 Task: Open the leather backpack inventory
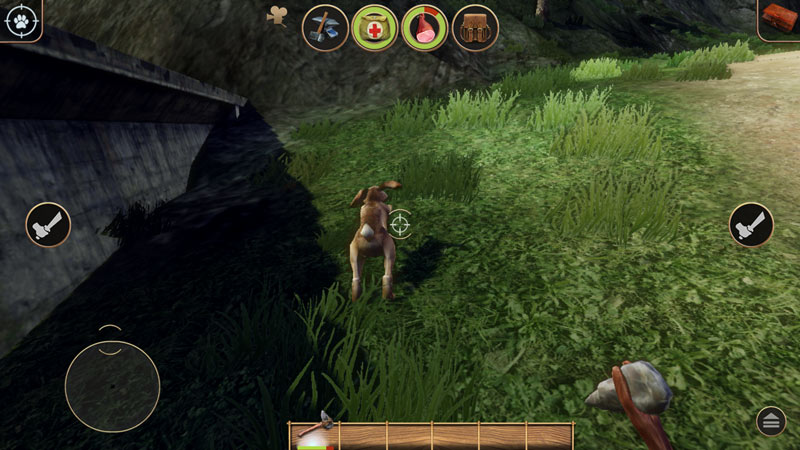(475, 28)
